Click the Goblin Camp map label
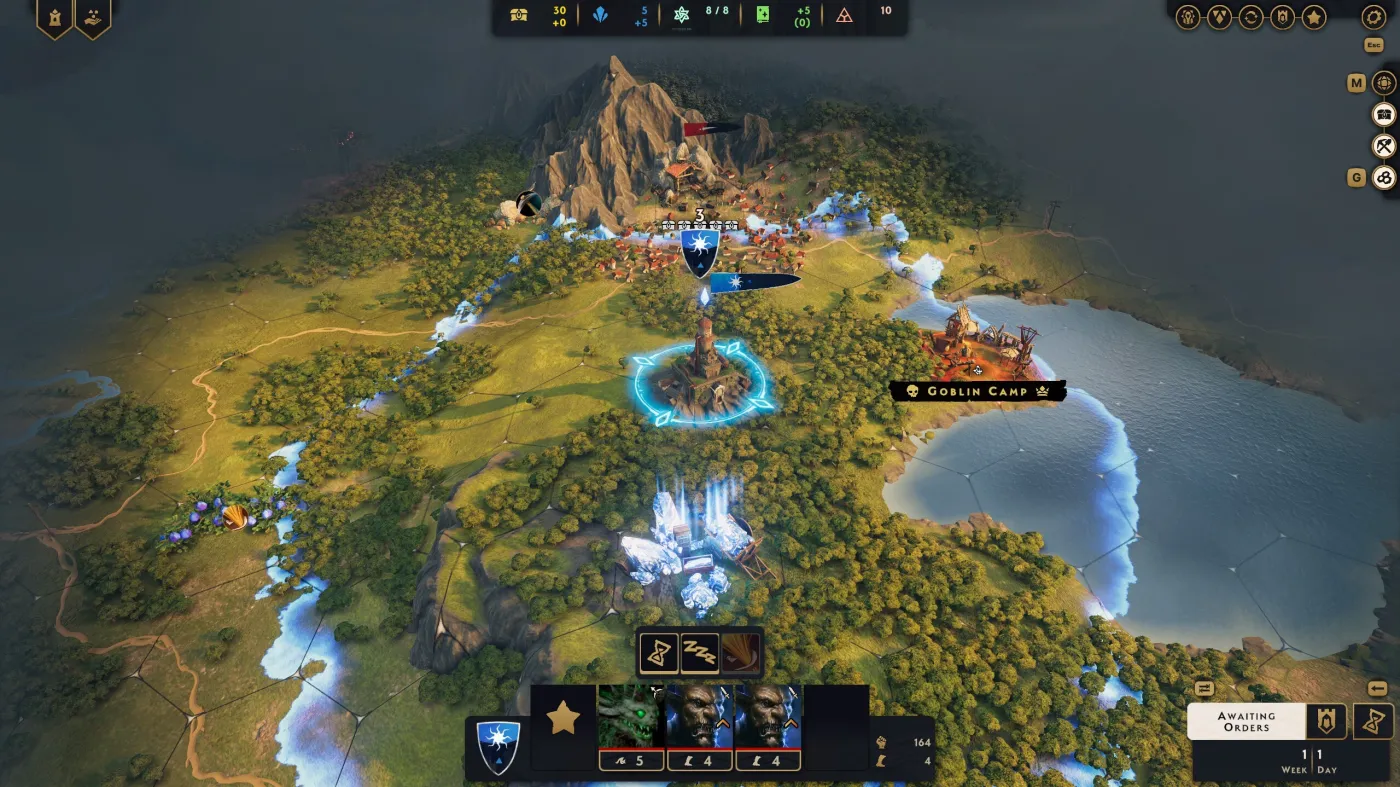The width and height of the screenshot is (1400, 787). click(975, 392)
